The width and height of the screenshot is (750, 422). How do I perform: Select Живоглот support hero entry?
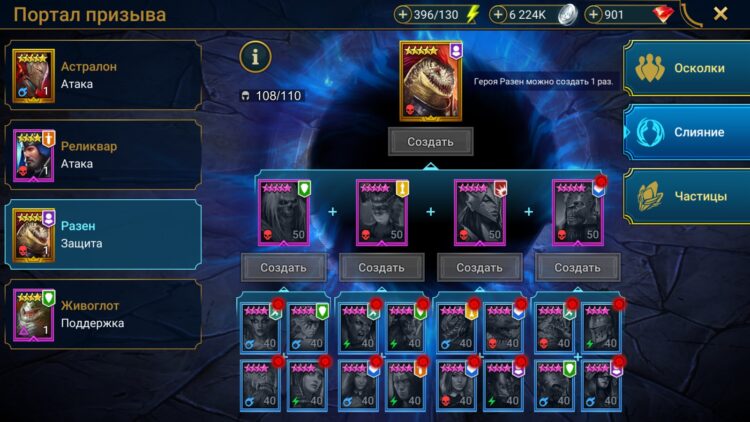click(x=102, y=314)
